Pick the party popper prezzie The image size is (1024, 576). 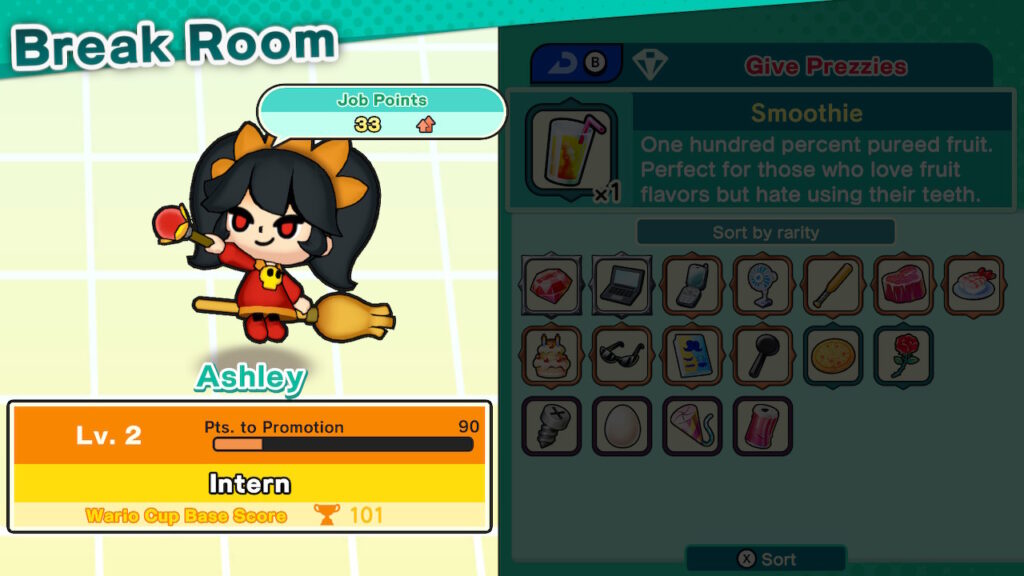[x=692, y=426]
